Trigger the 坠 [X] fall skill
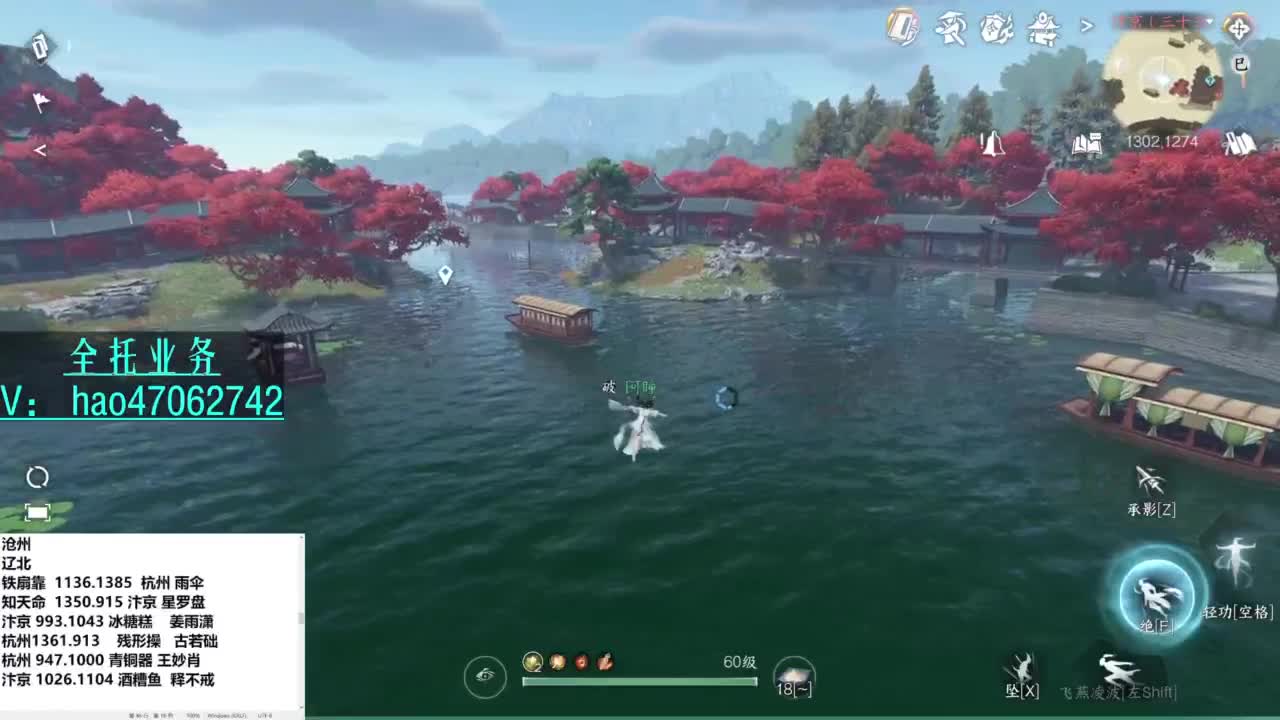1280x720 pixels. tap(1020, 663)
